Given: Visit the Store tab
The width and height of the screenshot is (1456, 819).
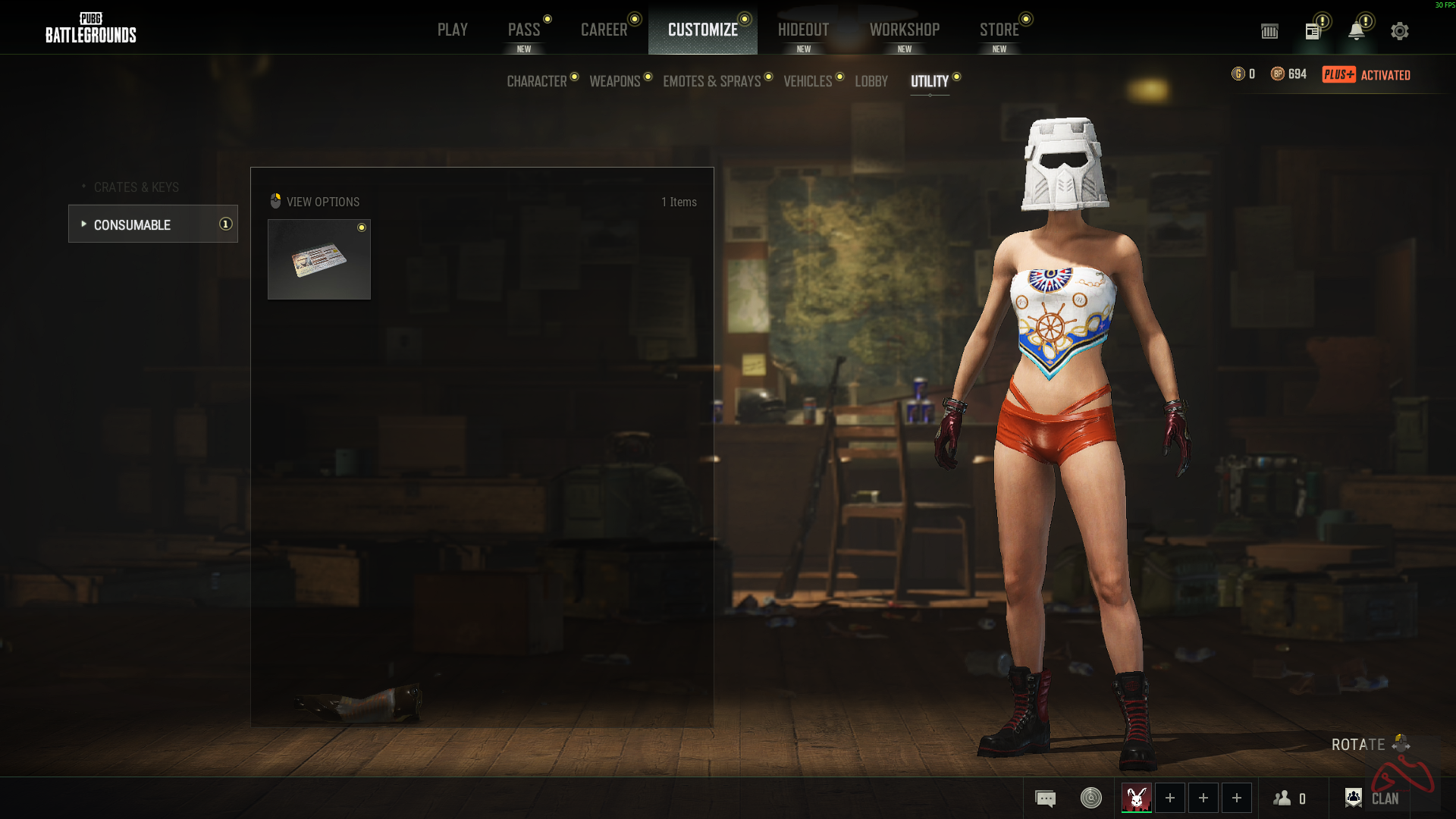Looking at the screenshot, I should pos(999,30).
